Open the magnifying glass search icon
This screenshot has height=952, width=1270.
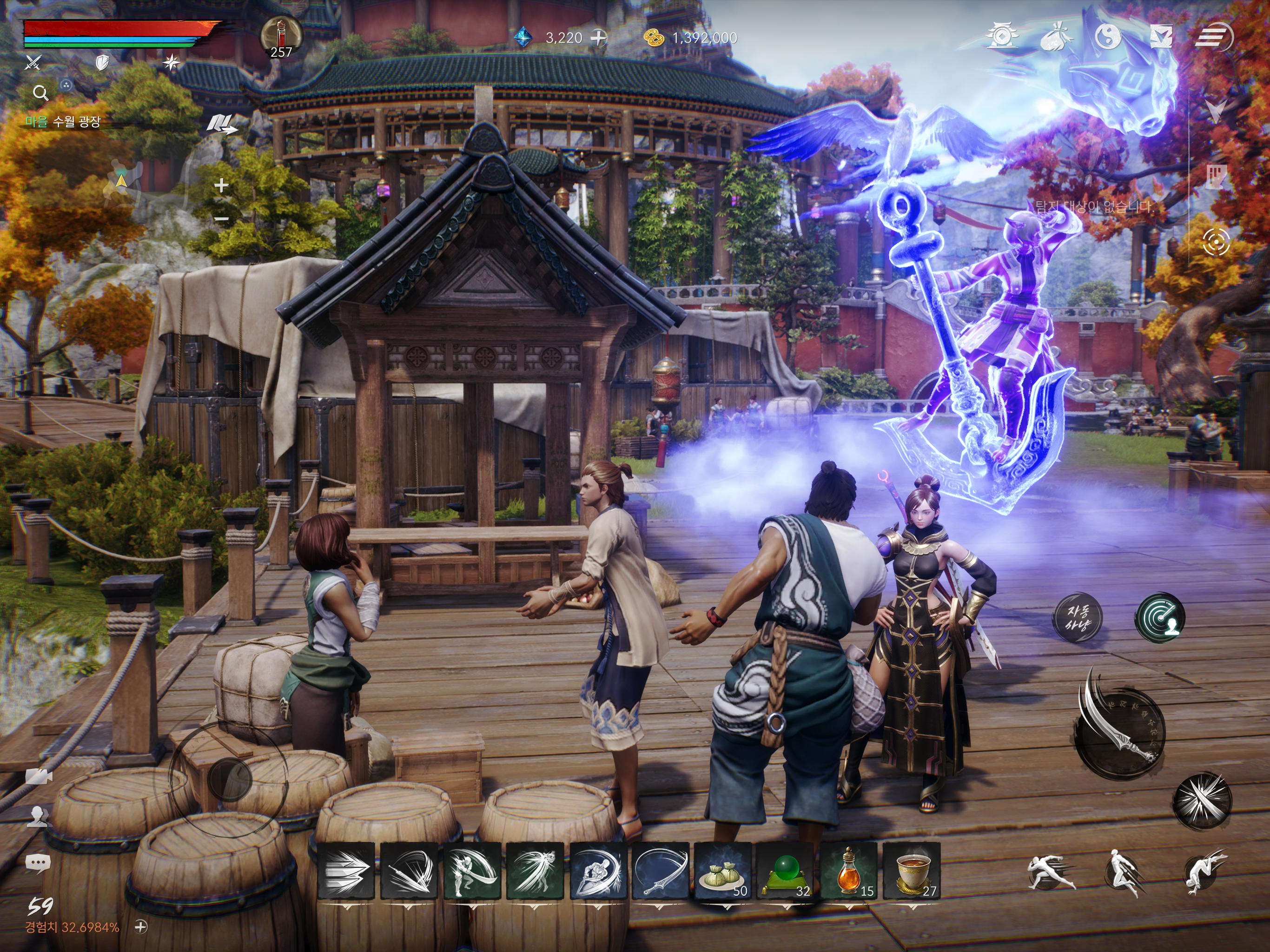coord(40,93)
